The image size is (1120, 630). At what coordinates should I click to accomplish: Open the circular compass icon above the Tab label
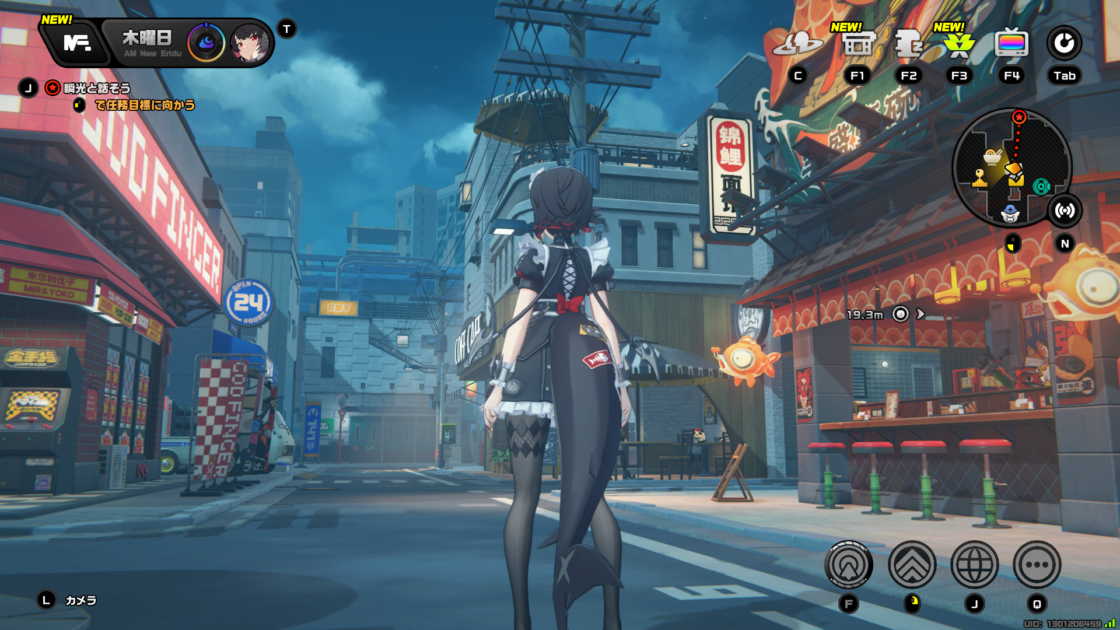point(1064,43)
